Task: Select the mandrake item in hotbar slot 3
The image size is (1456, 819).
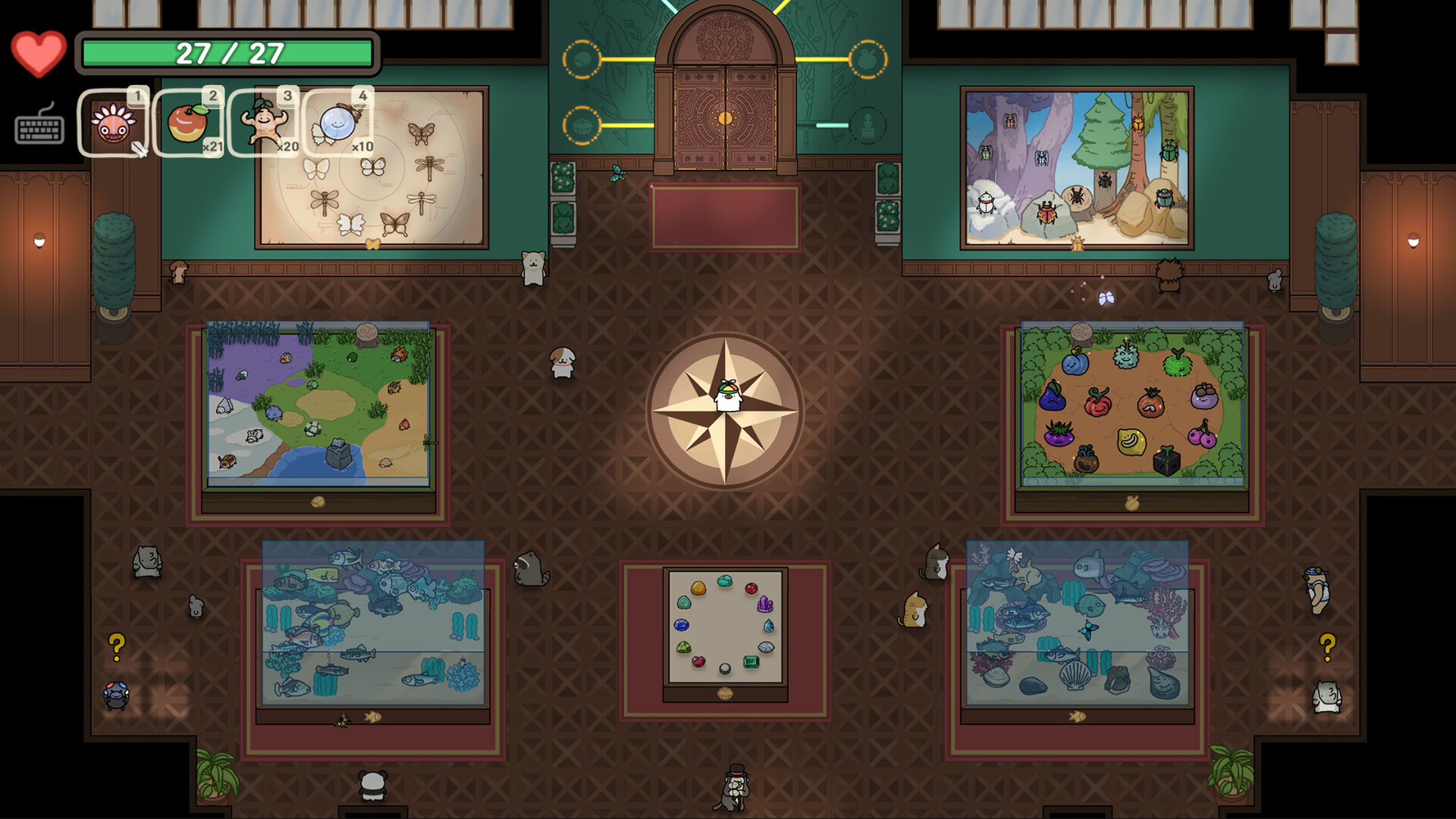Action: click(x=264, y=121)
